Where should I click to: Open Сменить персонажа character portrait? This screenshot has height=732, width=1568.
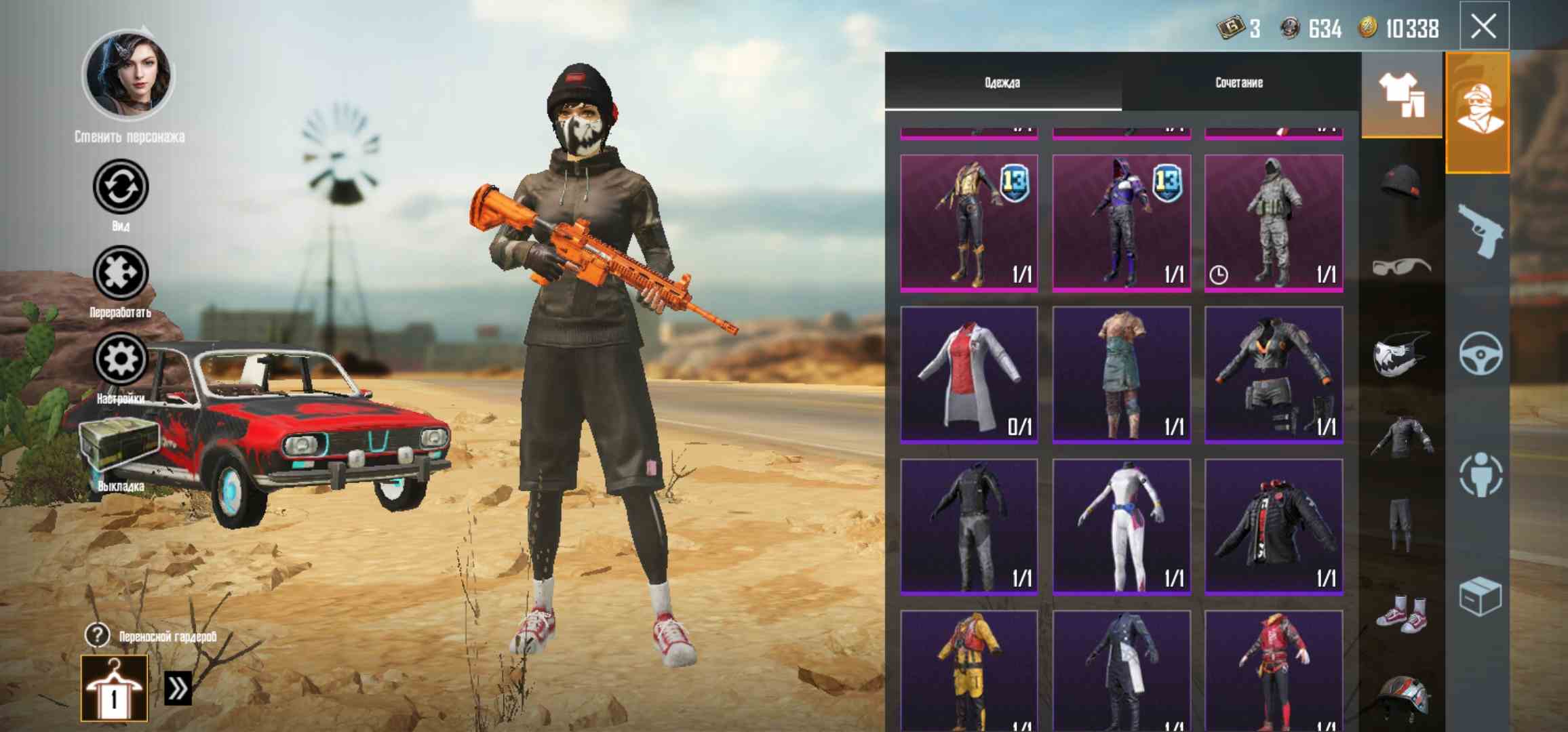coord(128,75)
